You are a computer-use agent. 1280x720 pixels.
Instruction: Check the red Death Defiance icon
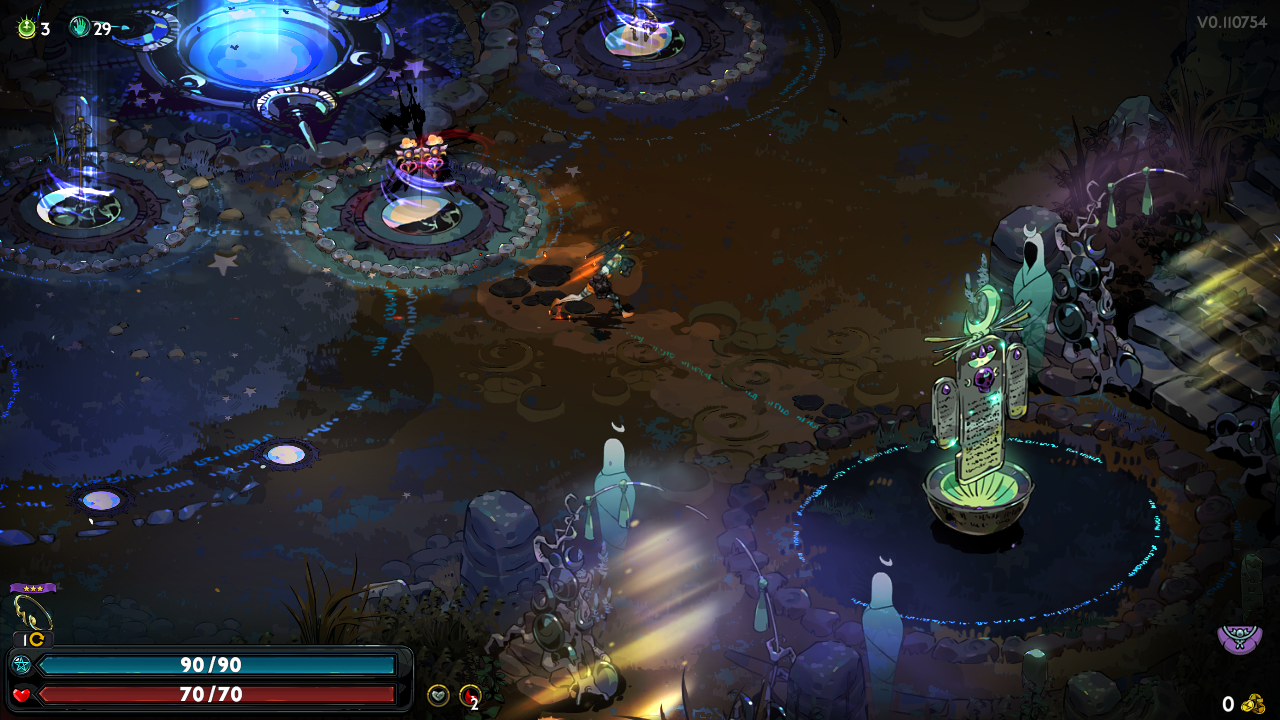(468, 695)
